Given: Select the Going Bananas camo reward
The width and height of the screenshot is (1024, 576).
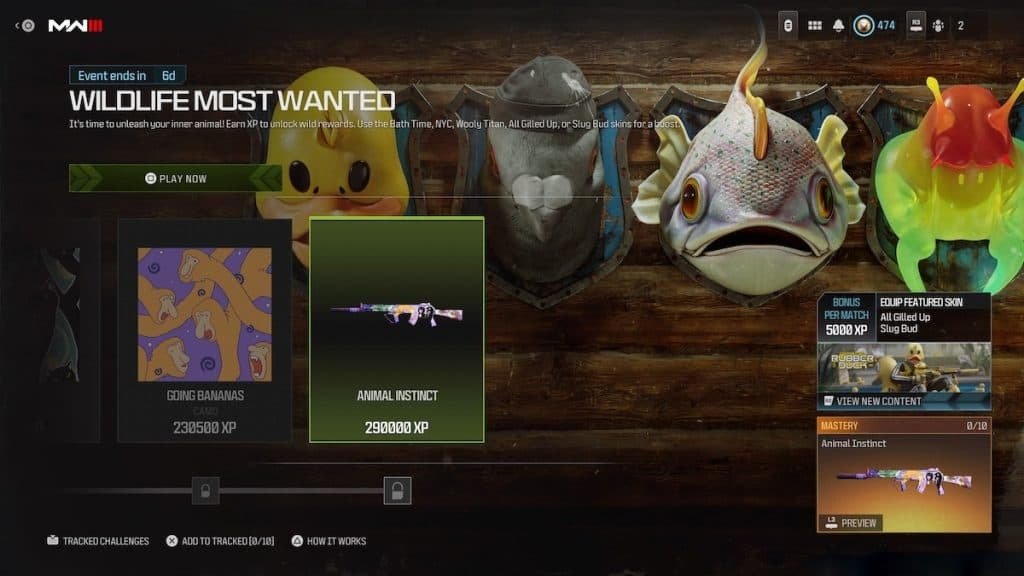Looking at the screenshot, I should pos(205,330).
